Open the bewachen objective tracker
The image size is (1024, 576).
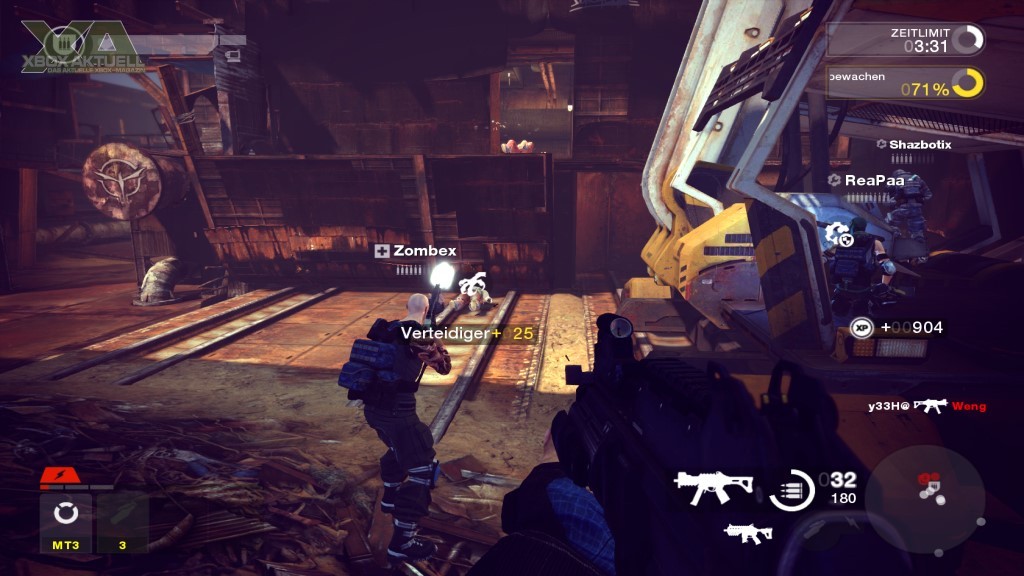[906, 87]
